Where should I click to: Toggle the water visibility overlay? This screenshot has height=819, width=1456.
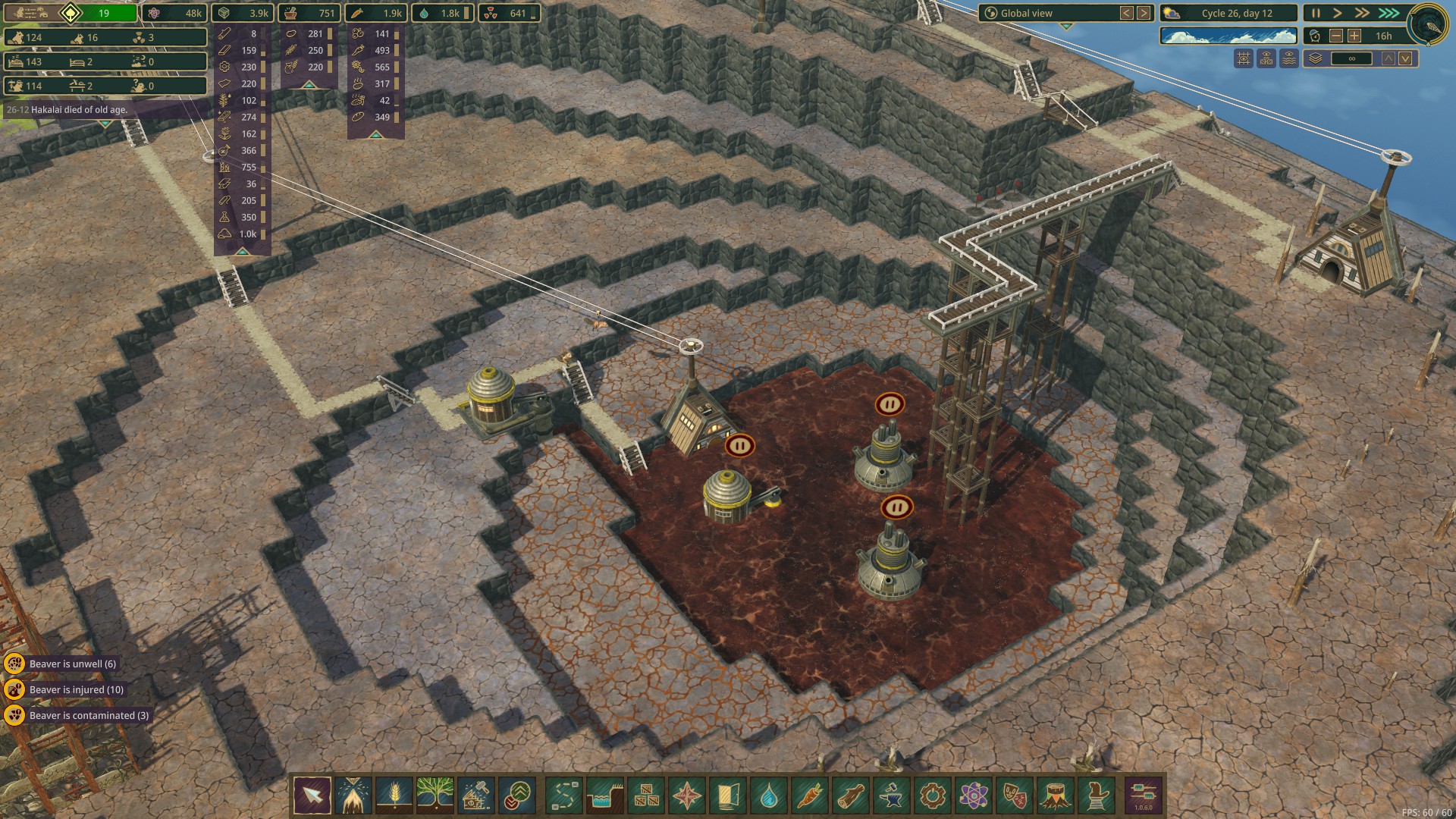click(1289, 58)
